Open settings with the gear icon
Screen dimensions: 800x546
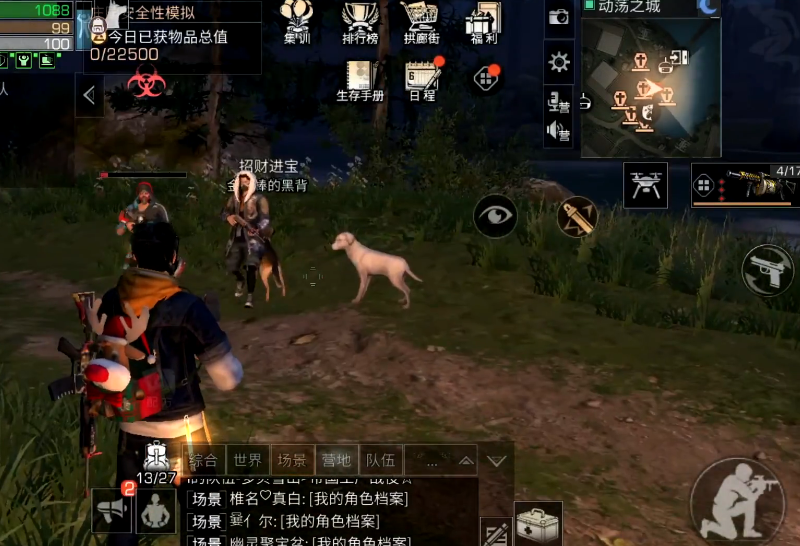[559, 63]
